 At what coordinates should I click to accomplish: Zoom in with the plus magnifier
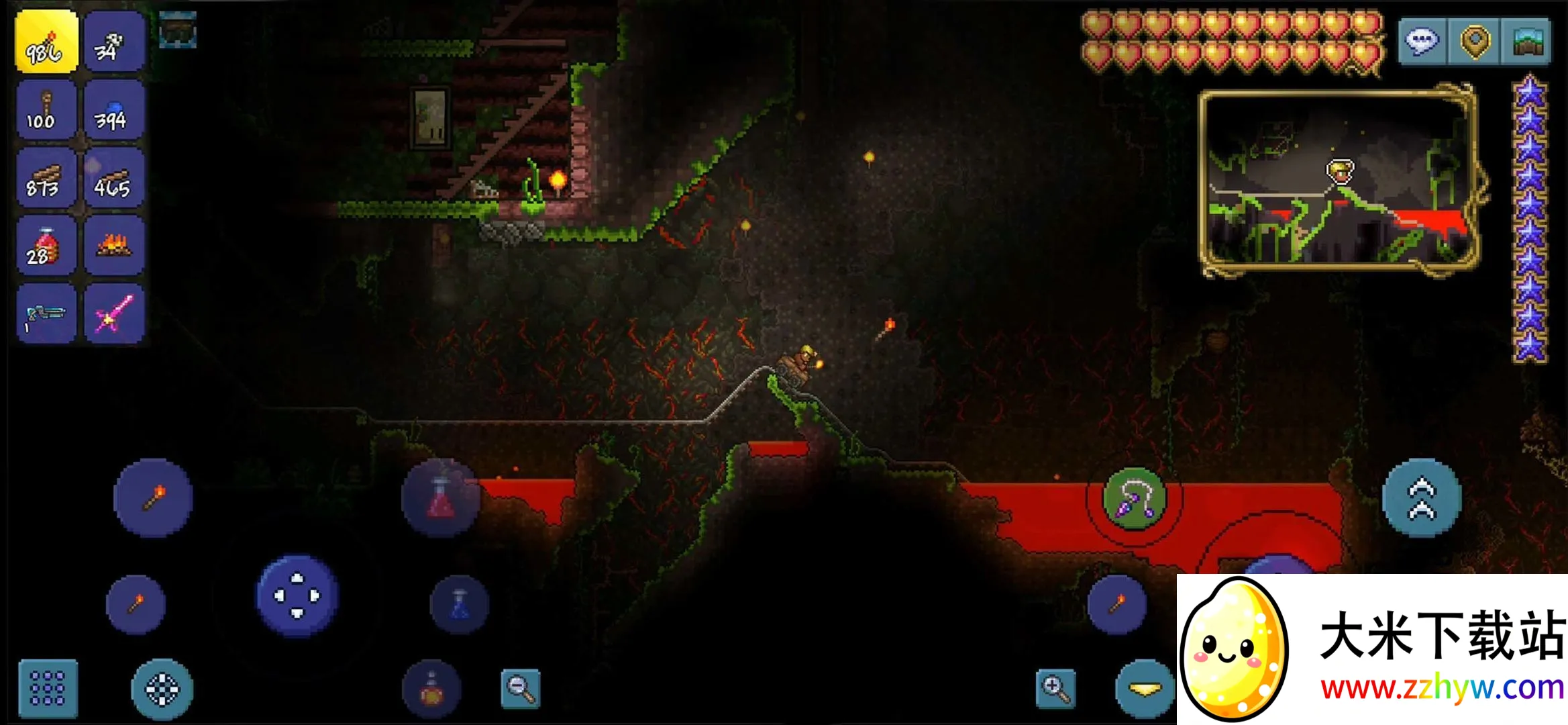point(1055,688)
